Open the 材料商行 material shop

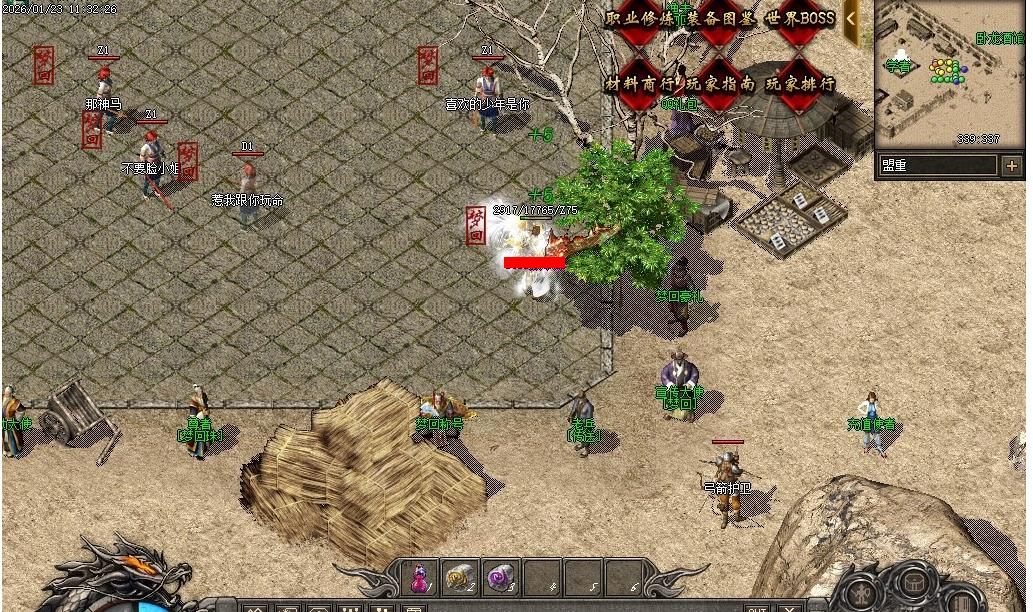[640, 84]
